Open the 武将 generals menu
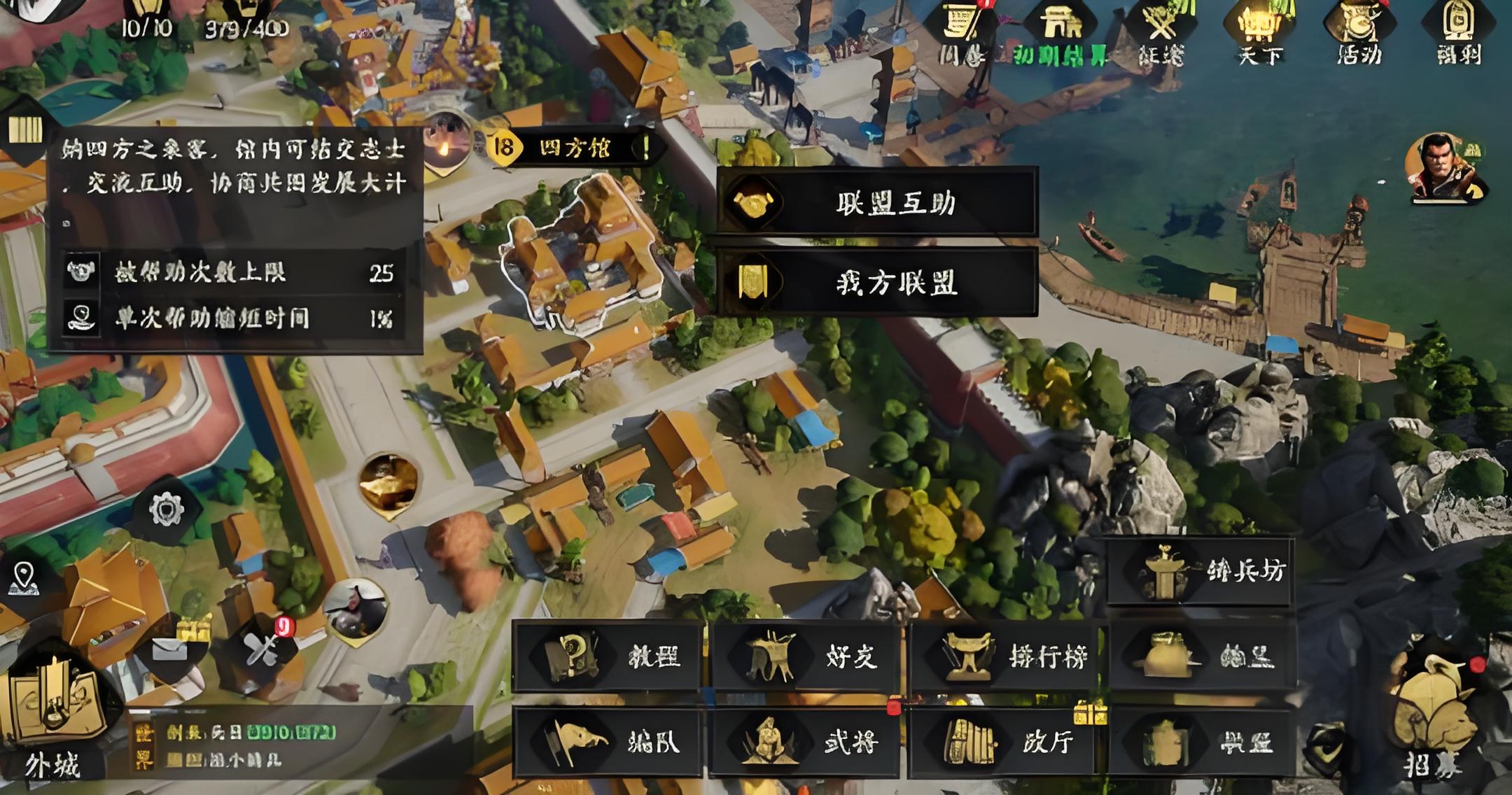 805,742
